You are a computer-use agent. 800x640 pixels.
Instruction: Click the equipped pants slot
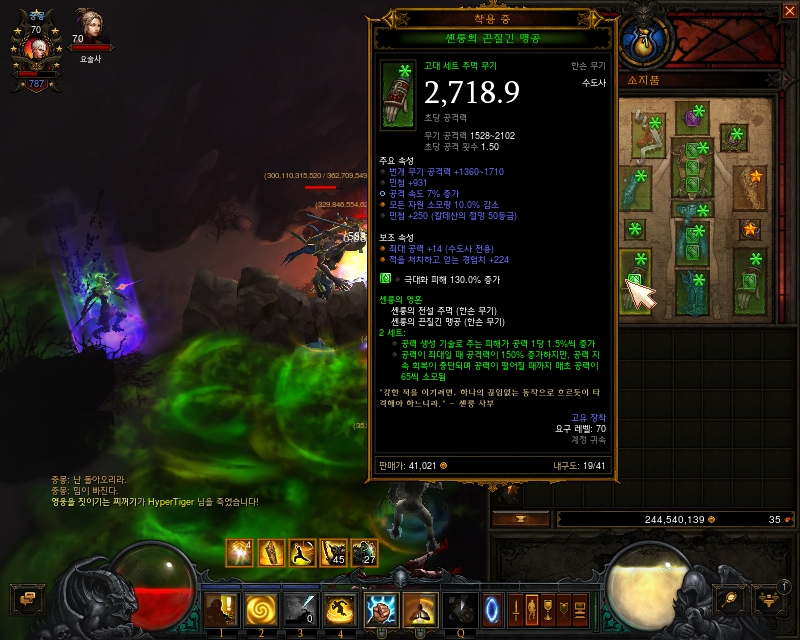(692, 244)
